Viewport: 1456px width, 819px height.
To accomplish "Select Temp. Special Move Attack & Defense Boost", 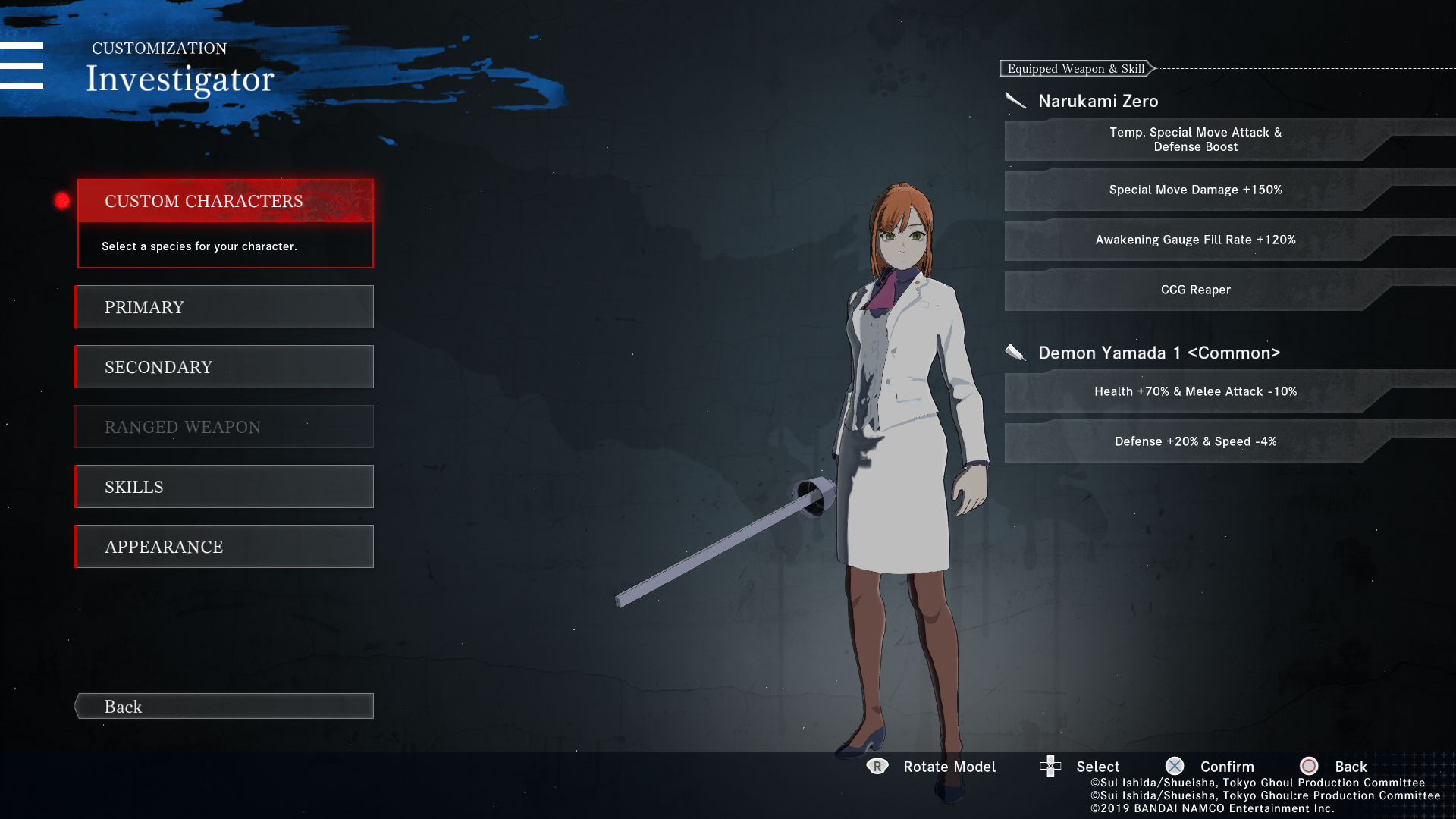I will 1195,140.
